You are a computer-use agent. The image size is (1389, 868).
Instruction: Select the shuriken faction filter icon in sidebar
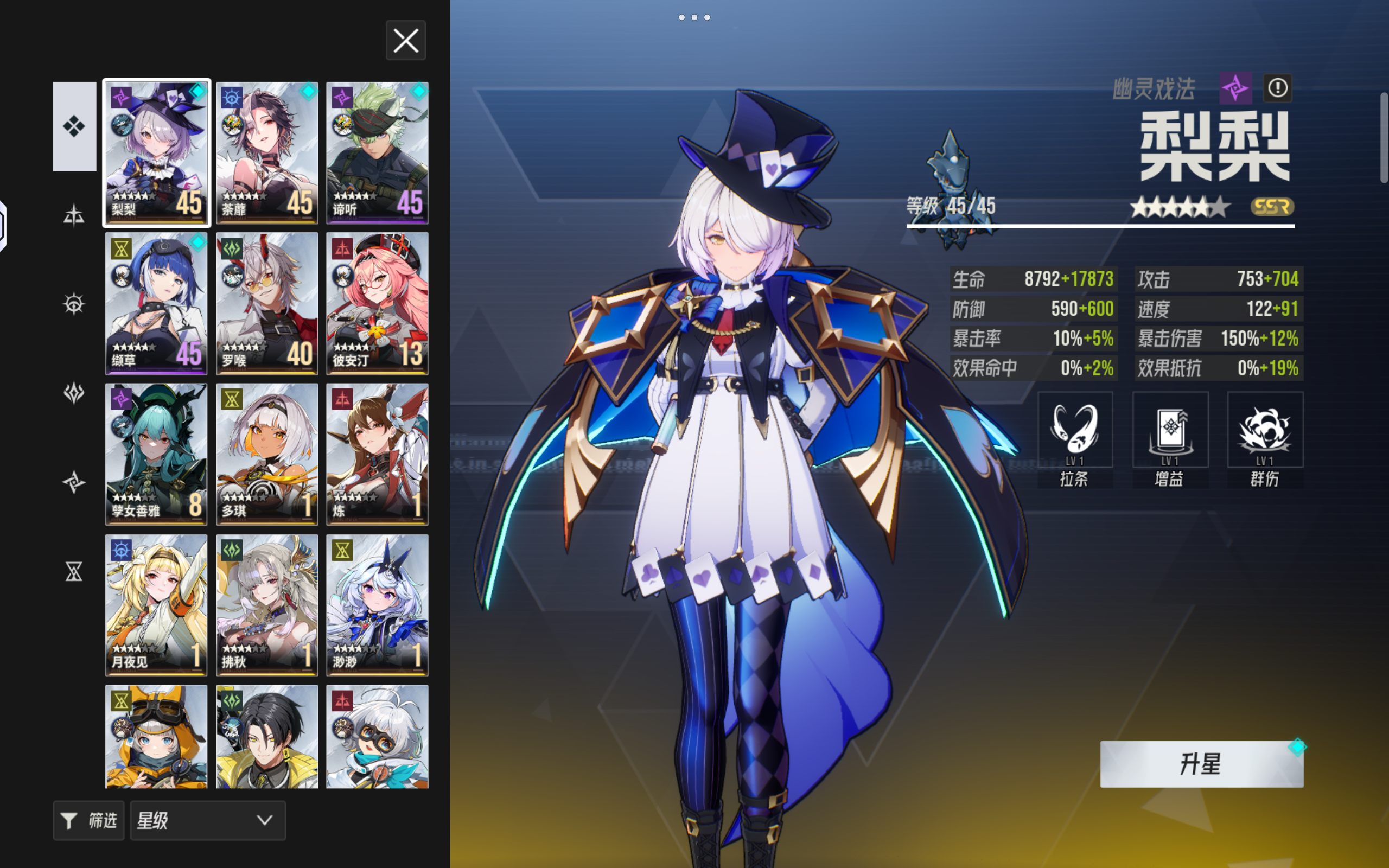[73, 482]
